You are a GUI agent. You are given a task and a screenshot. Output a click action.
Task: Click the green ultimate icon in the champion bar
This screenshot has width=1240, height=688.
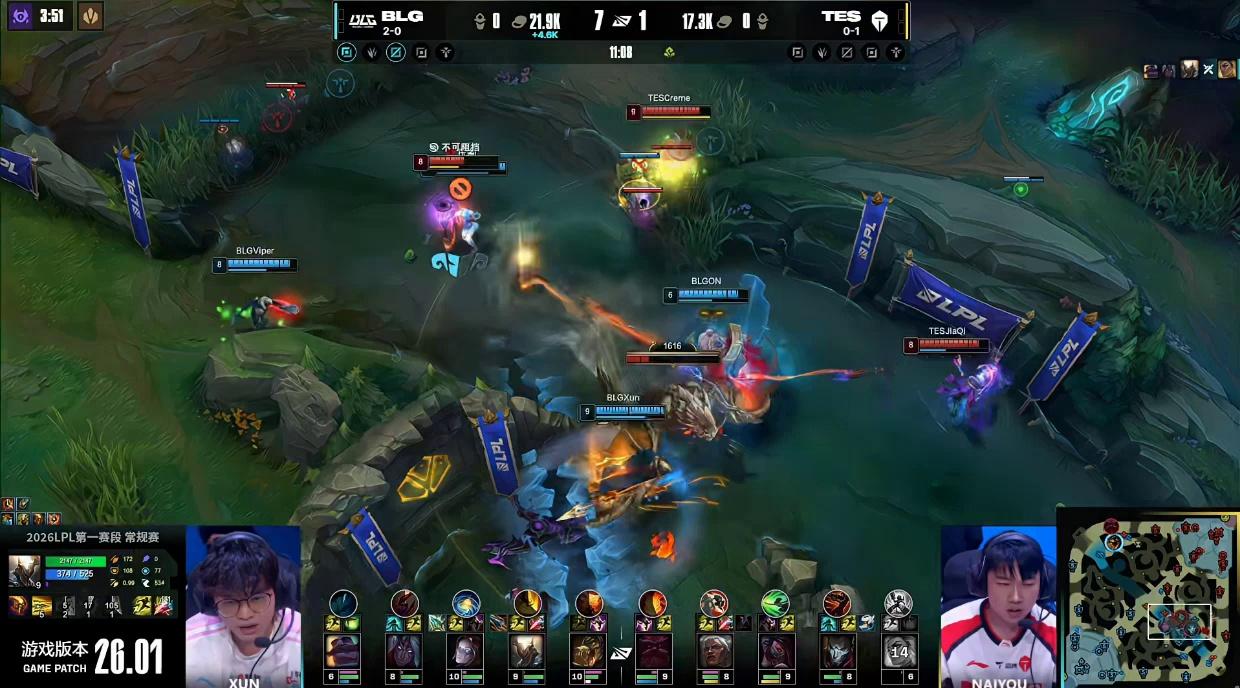(775, 603)
